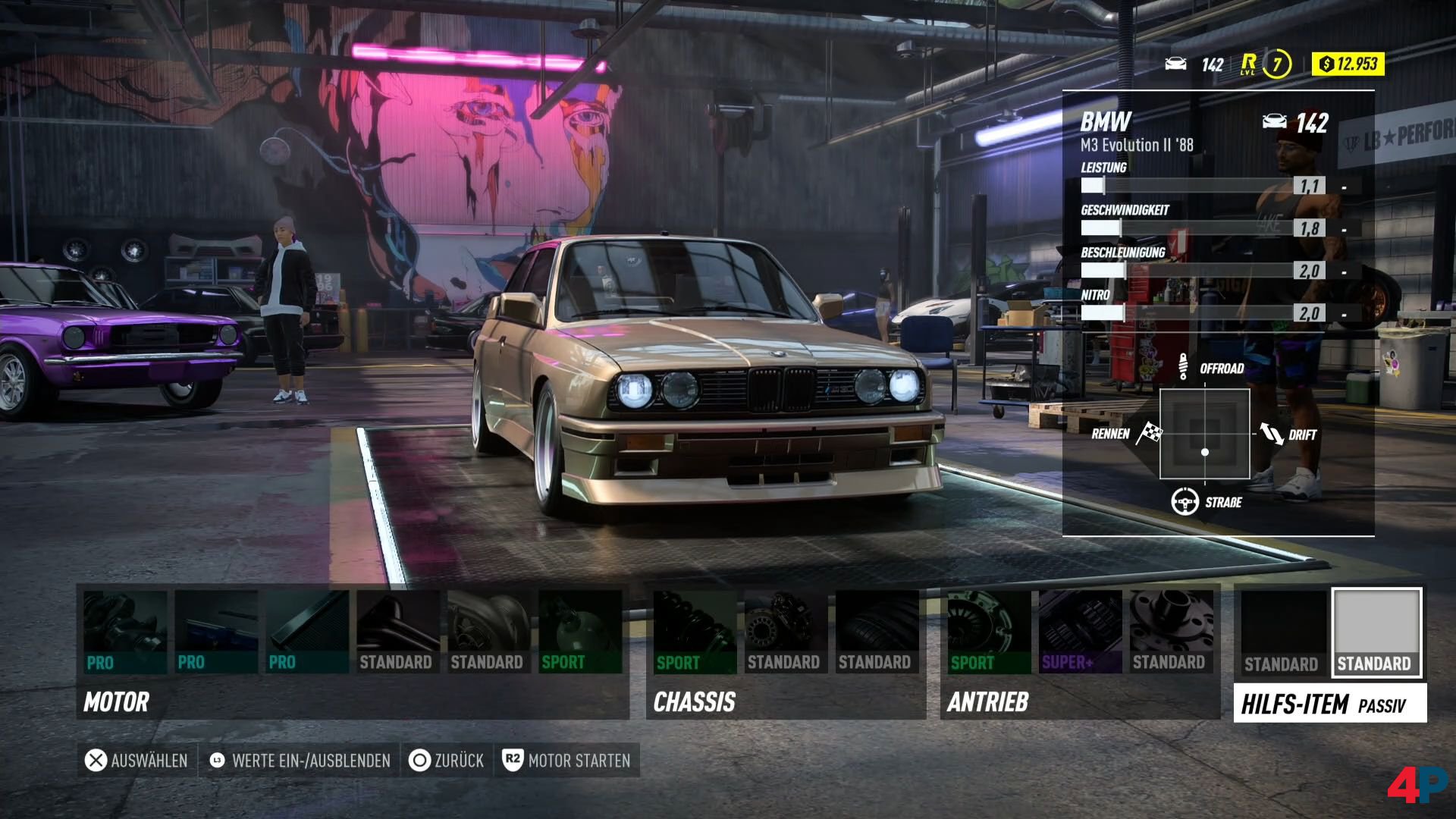Choose the dark unselected Hilfs-Item Standard slot
1456x819 pixels.
pyautogui.click(x=1283, y=632)
